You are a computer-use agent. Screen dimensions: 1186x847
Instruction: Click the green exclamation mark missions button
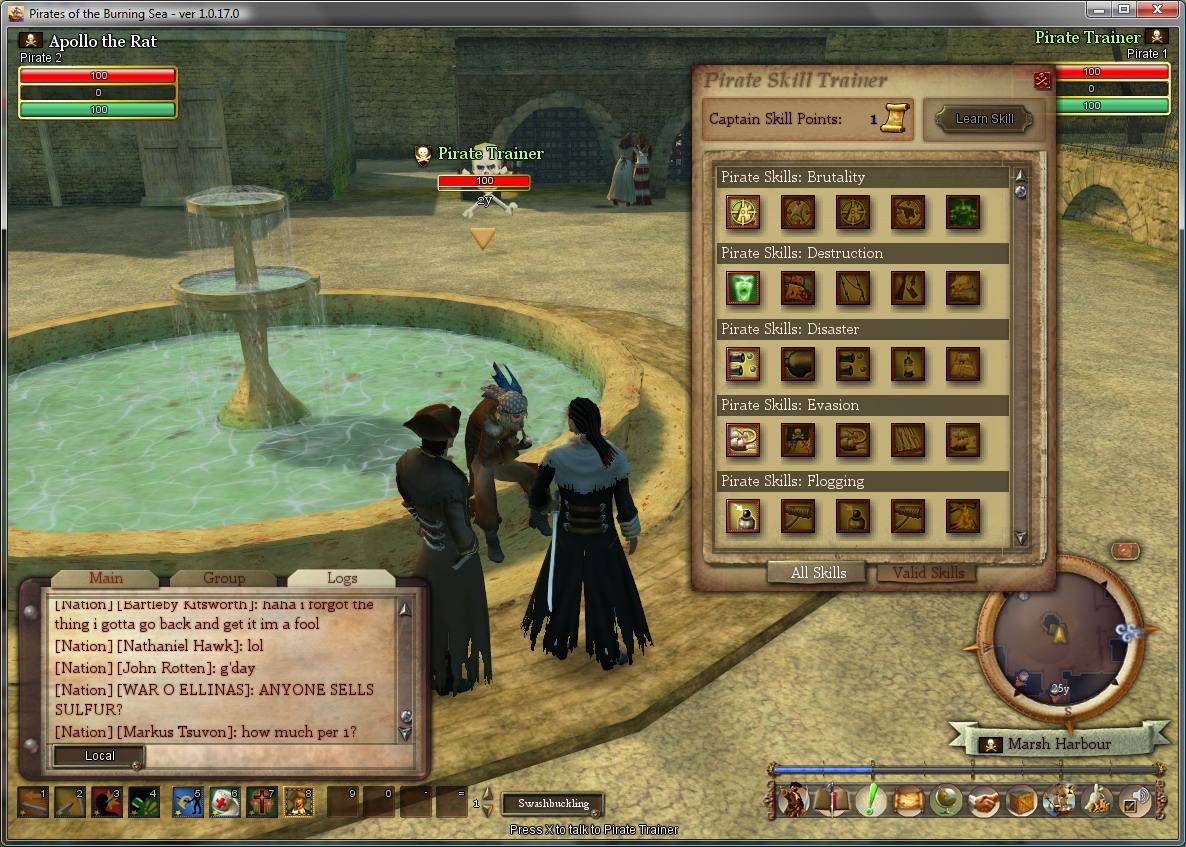point(871,801)
